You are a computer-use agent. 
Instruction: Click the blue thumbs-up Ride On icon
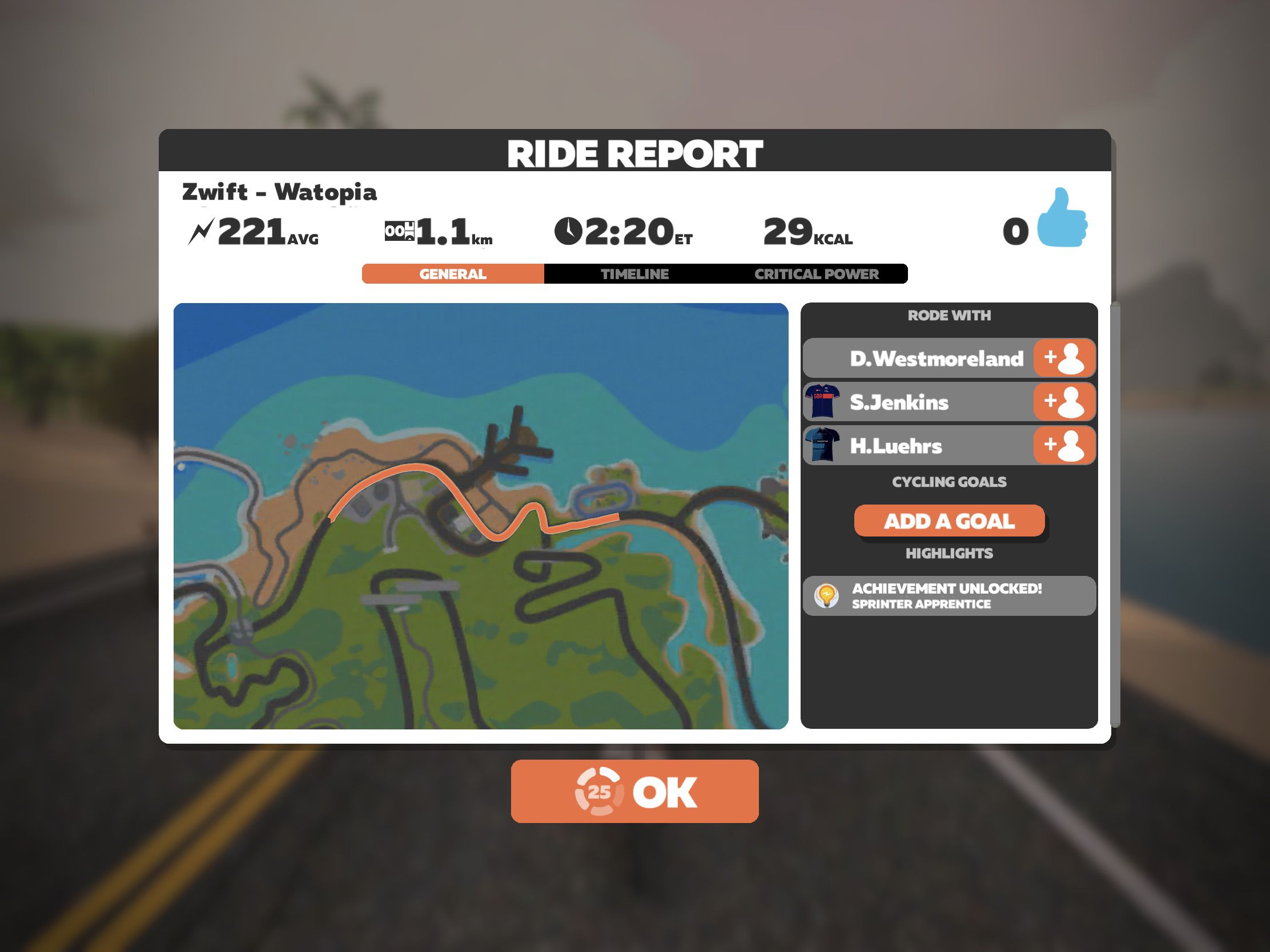pos(1062,219)
